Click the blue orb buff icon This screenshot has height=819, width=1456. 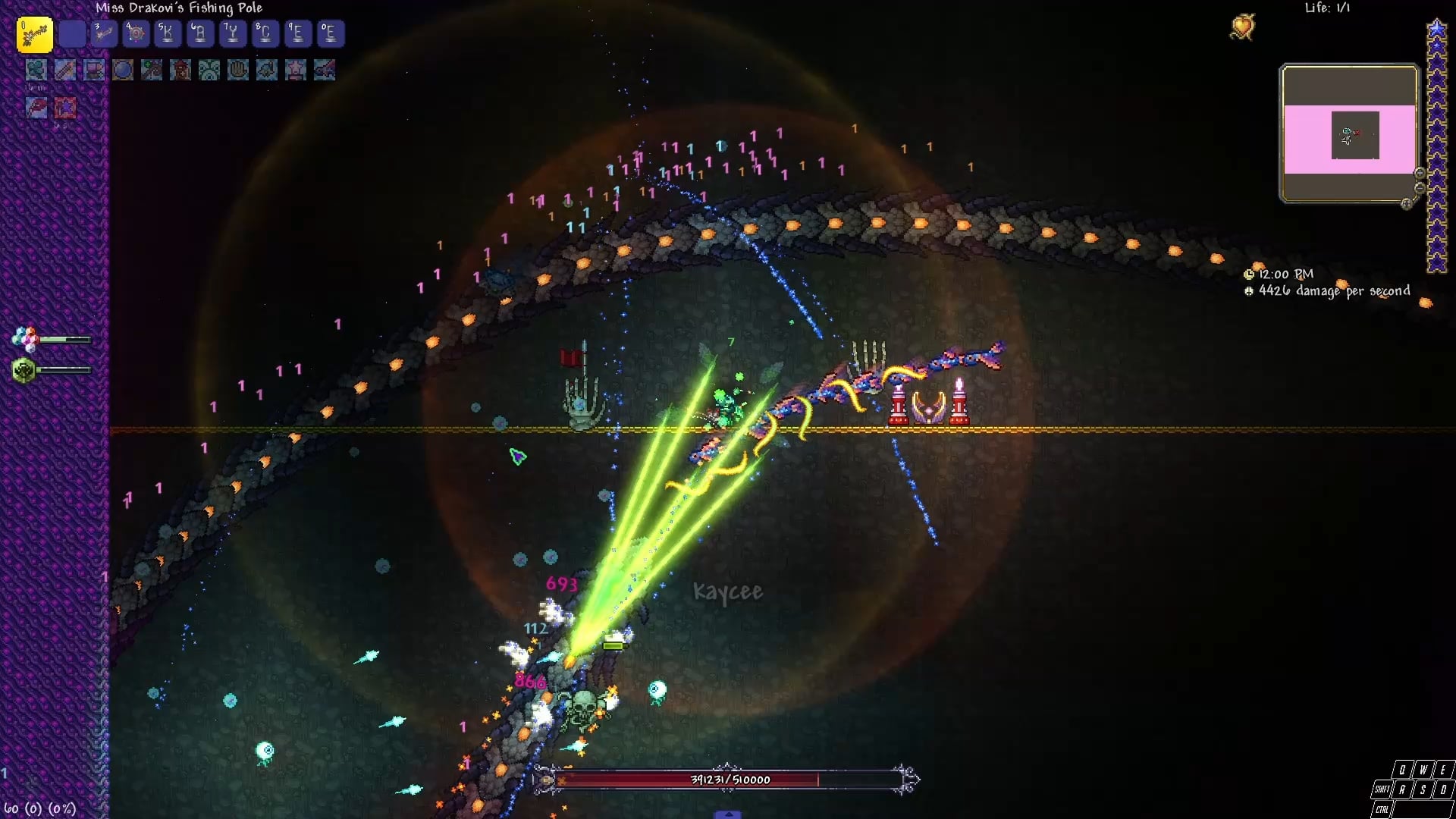(123, 71)
